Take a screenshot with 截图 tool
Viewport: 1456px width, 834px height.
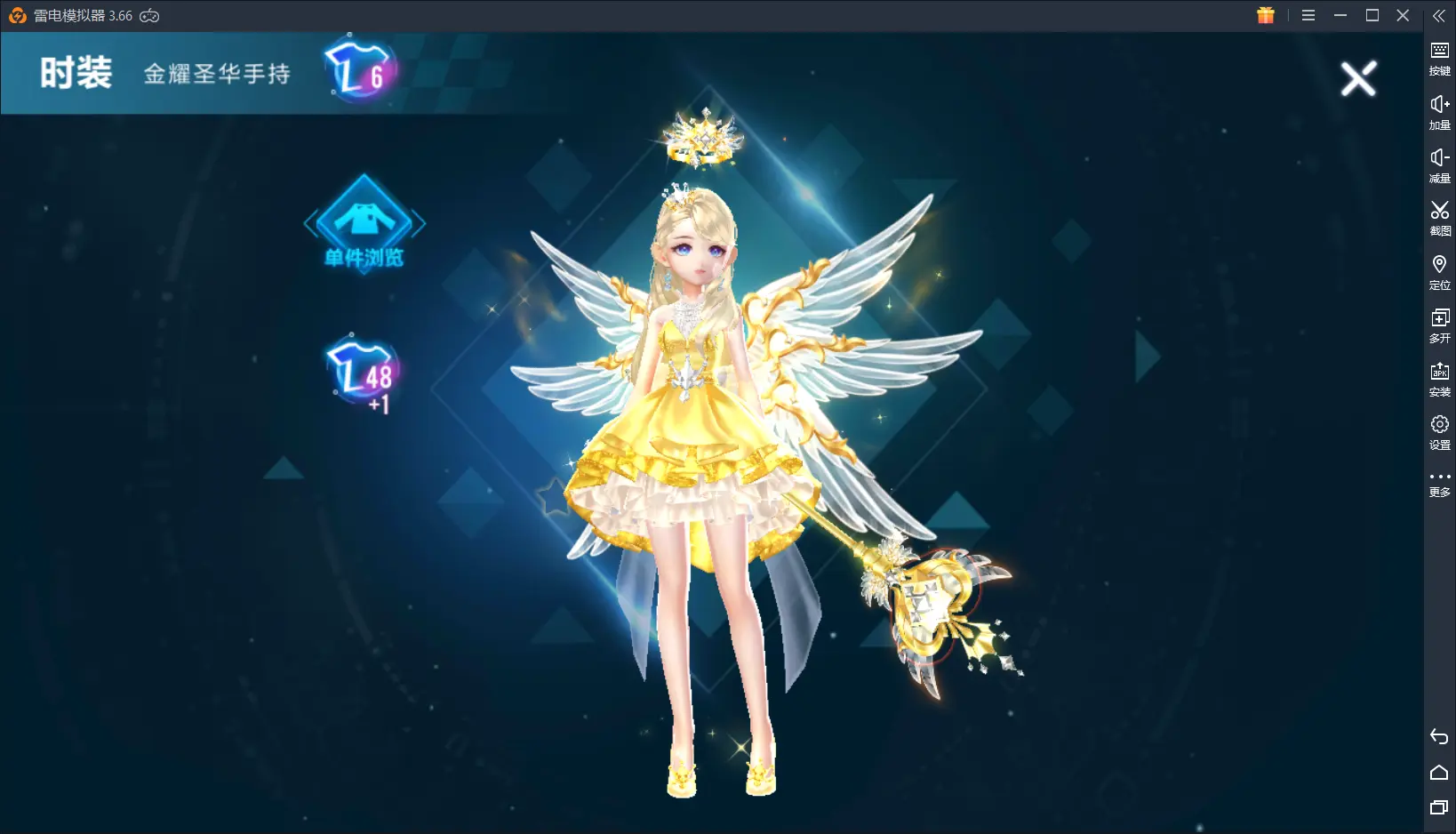(1439, 217)
